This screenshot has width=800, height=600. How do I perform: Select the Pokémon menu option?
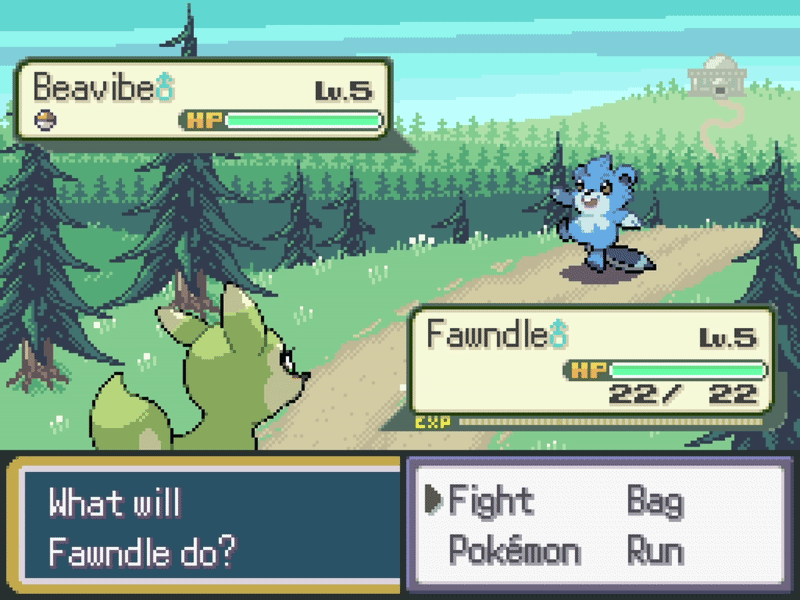514,551
